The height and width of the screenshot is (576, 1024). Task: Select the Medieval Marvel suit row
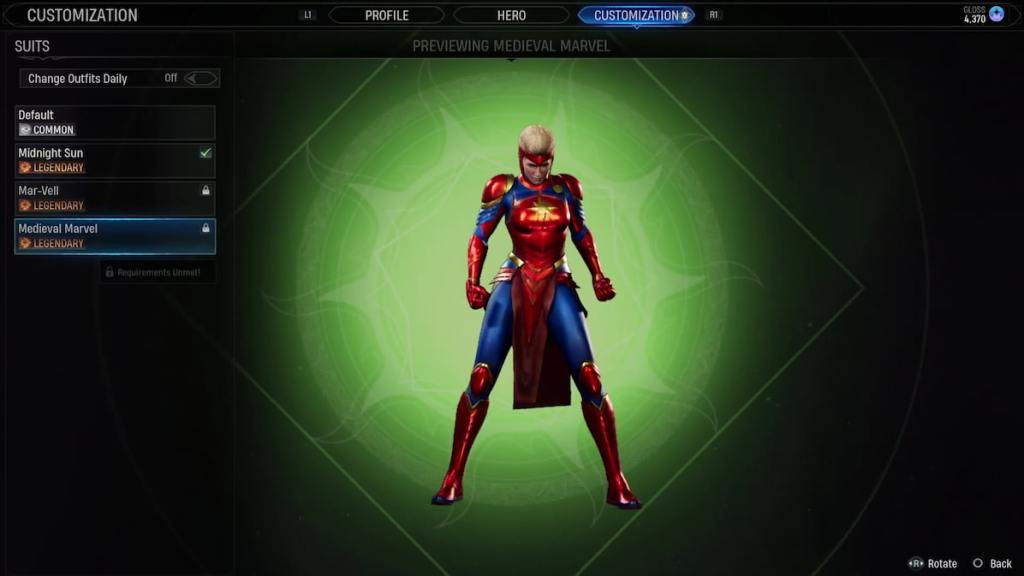(115, 236)
